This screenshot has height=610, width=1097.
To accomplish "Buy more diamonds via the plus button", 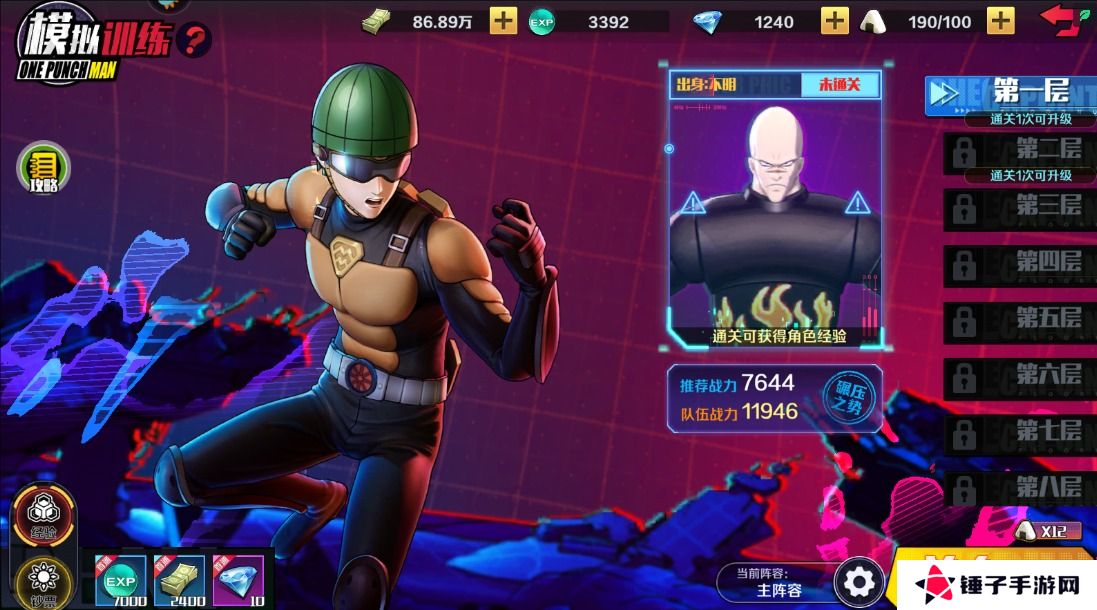I will coord(834,20).
